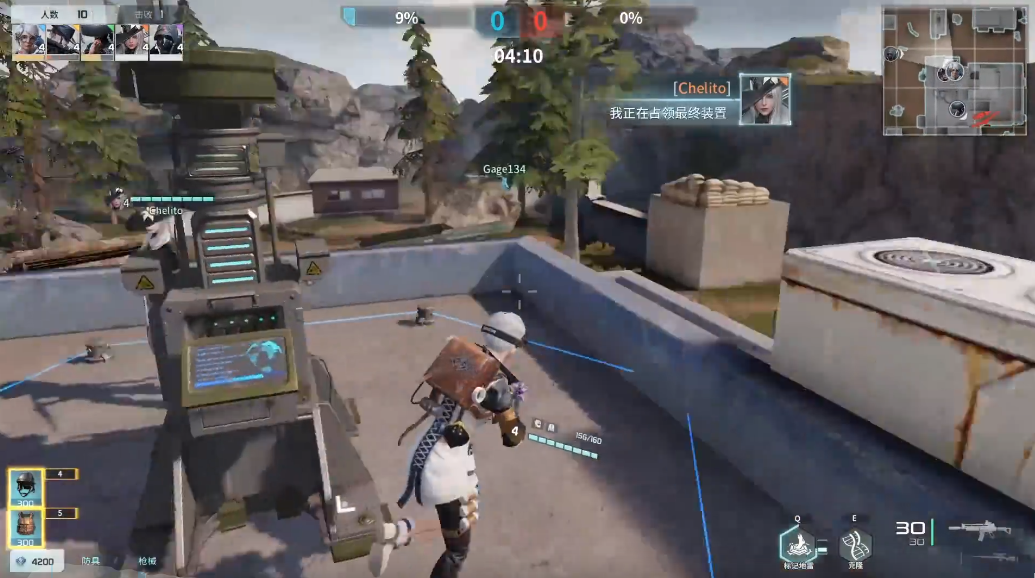The height and width of the screenshot is (578, 1035).
Task: Select the body armor vest purchase slot
Action: coord(27,527)
